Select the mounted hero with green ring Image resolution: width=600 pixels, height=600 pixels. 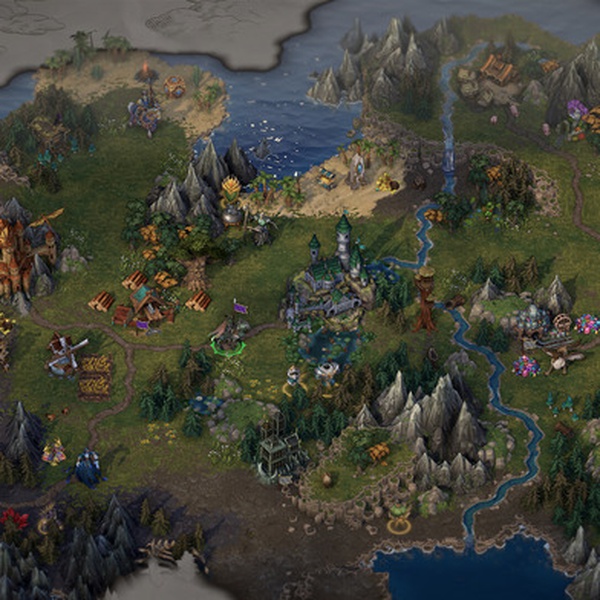click(x=227, y=337)
